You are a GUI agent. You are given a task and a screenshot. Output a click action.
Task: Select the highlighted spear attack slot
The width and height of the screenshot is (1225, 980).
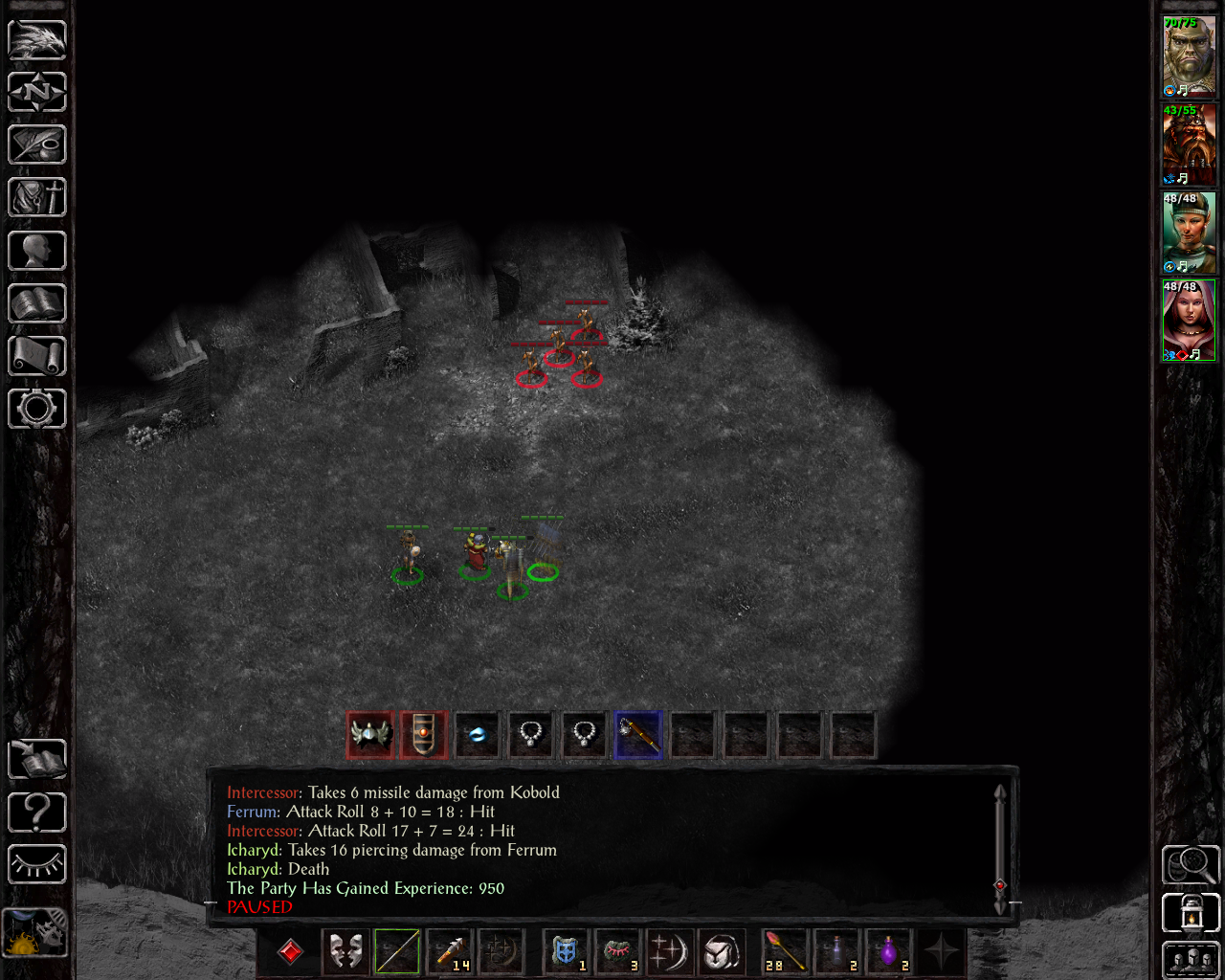(x=395, y=952)
